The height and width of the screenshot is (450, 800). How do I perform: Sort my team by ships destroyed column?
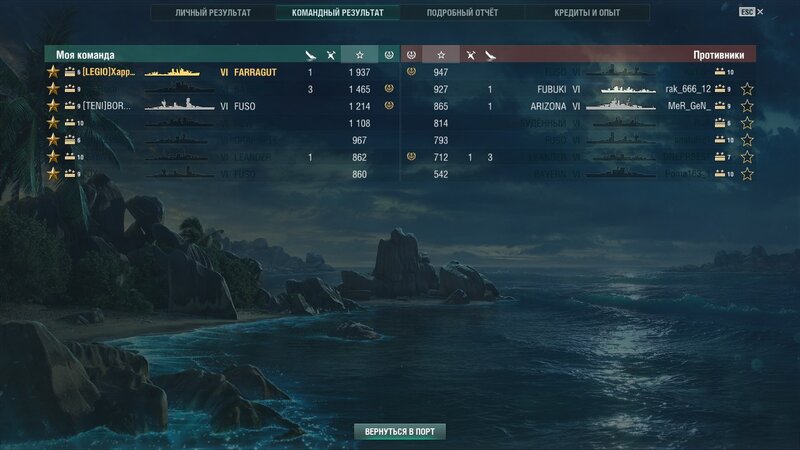tap(331, 55)
